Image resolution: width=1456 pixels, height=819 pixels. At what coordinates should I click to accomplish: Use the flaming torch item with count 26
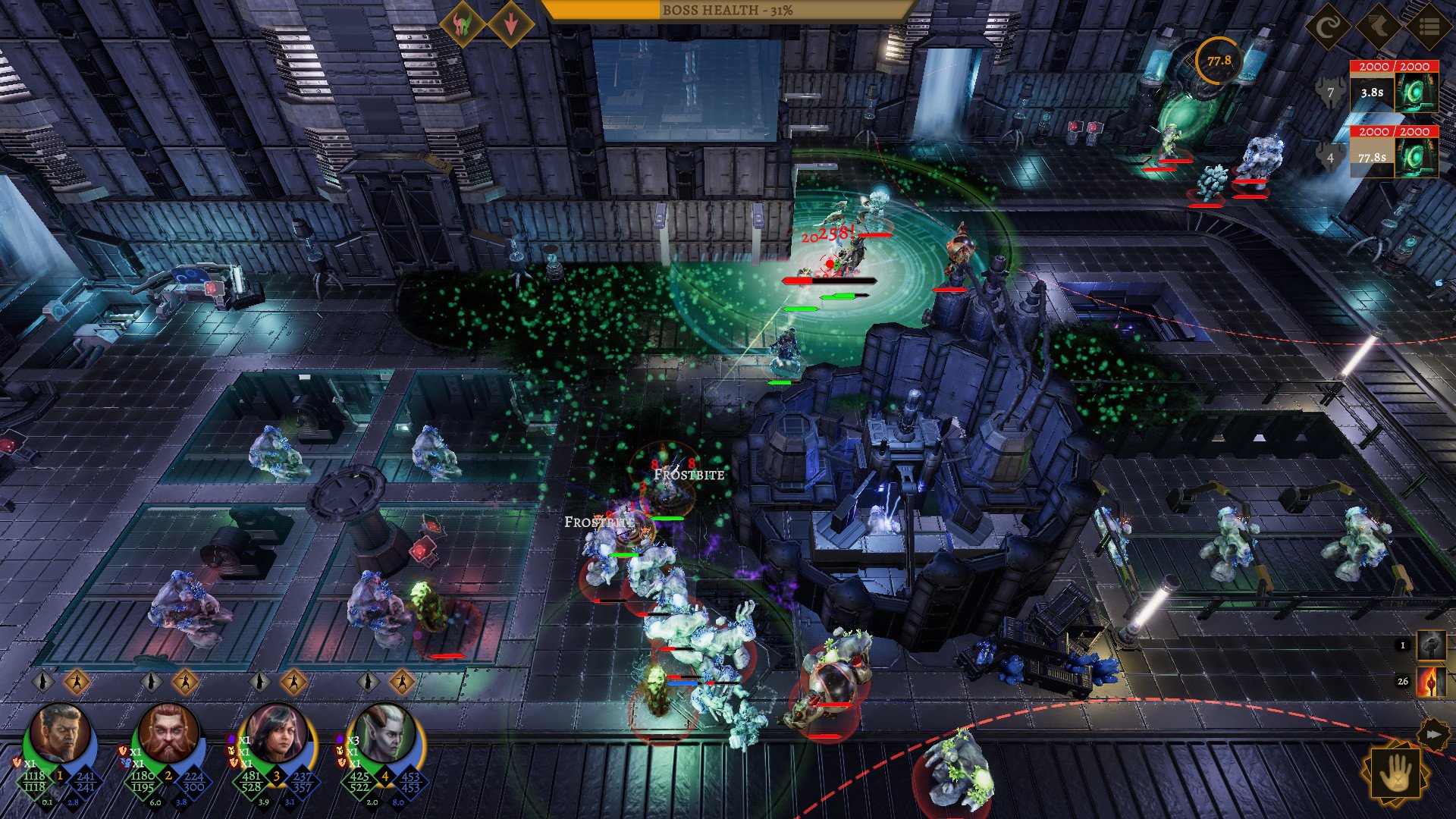[x=1432, y=681]
